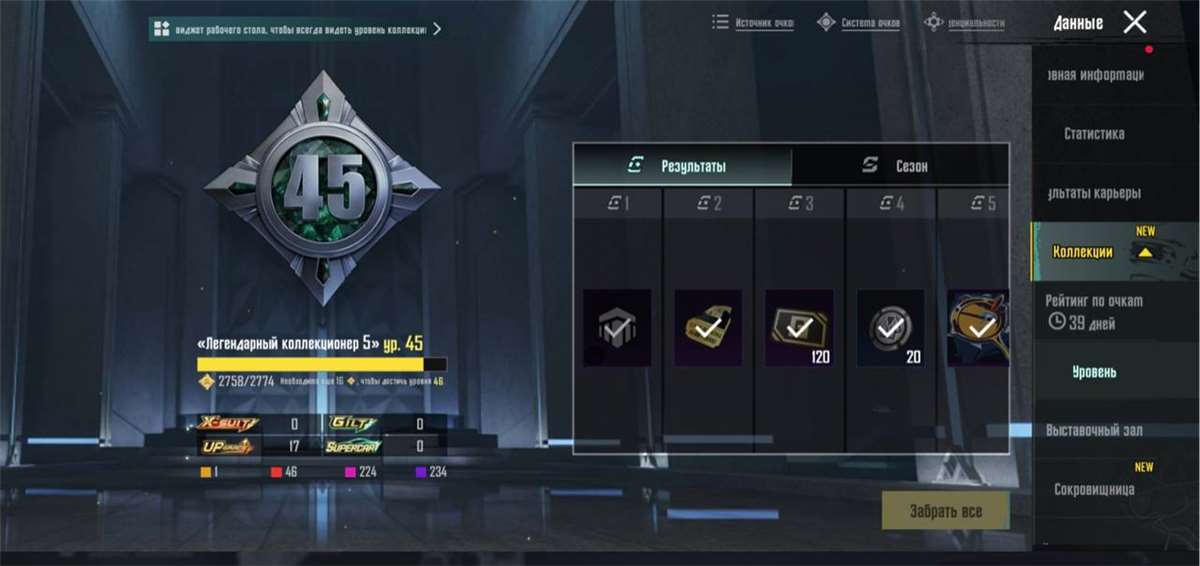
Task: Select the level 5 reward tile
Action: pyautogui.click(x=977, y=327)
